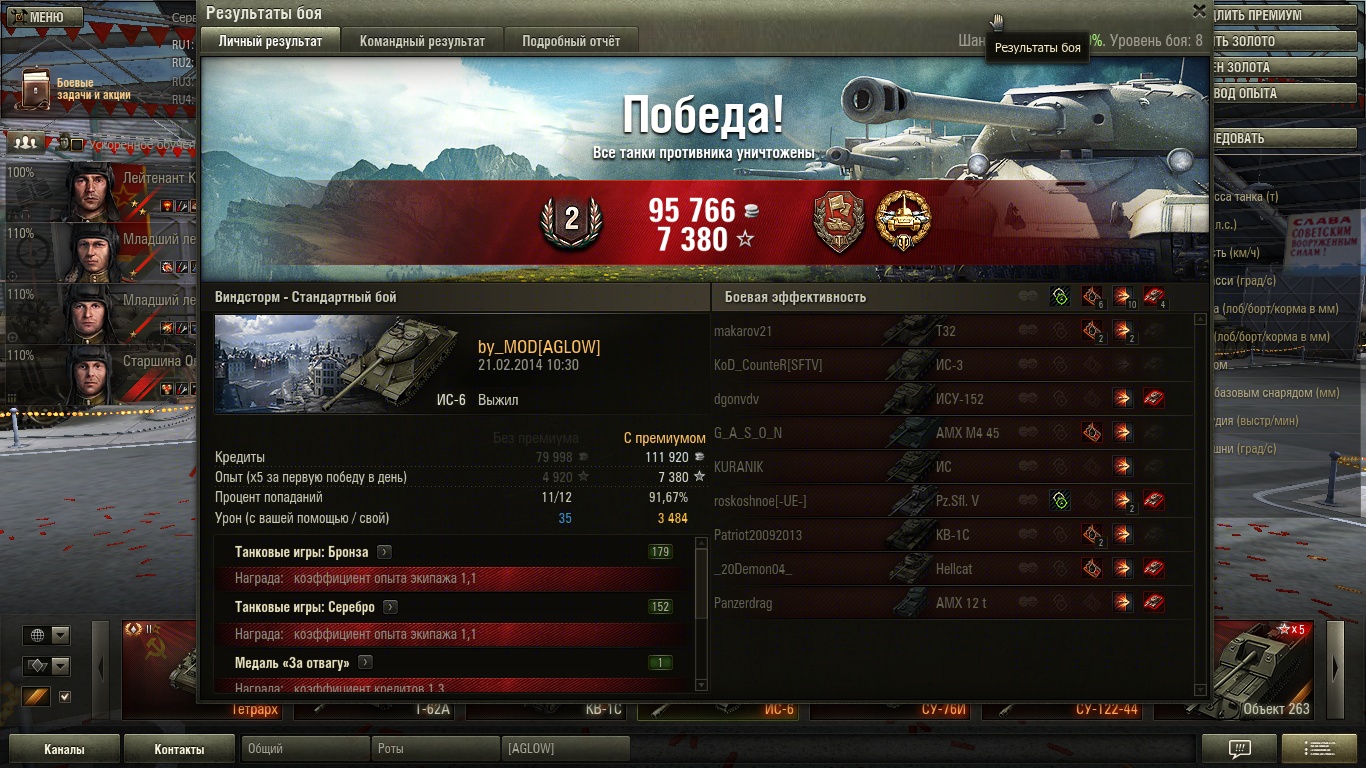Screen dimensions: 1366x768
Task: Select the Panzerdrag AMX 12 t row
Action: pyautogui.click(x=860, y=603)
